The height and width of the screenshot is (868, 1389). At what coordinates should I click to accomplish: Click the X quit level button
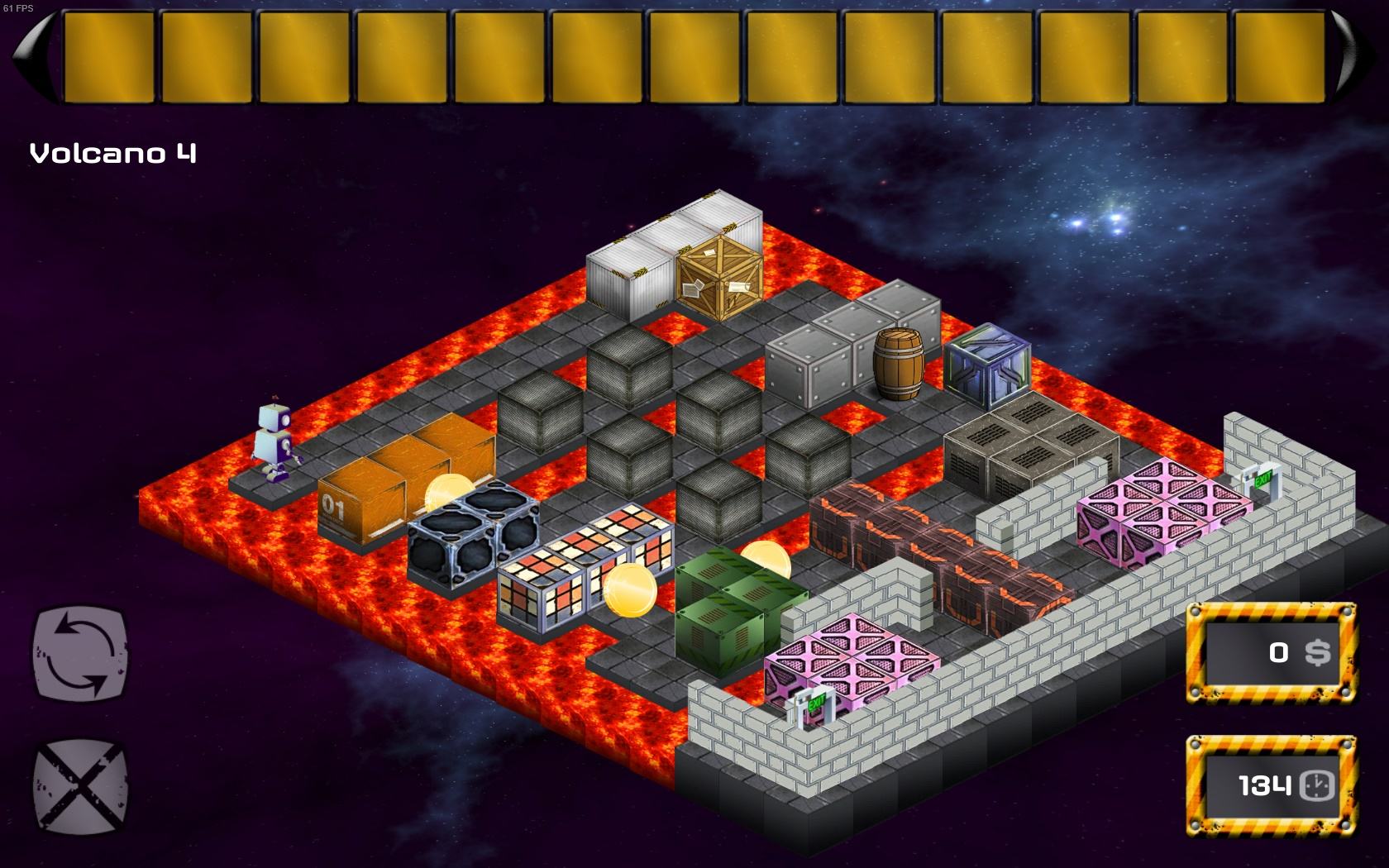click(x=80, y=783)
